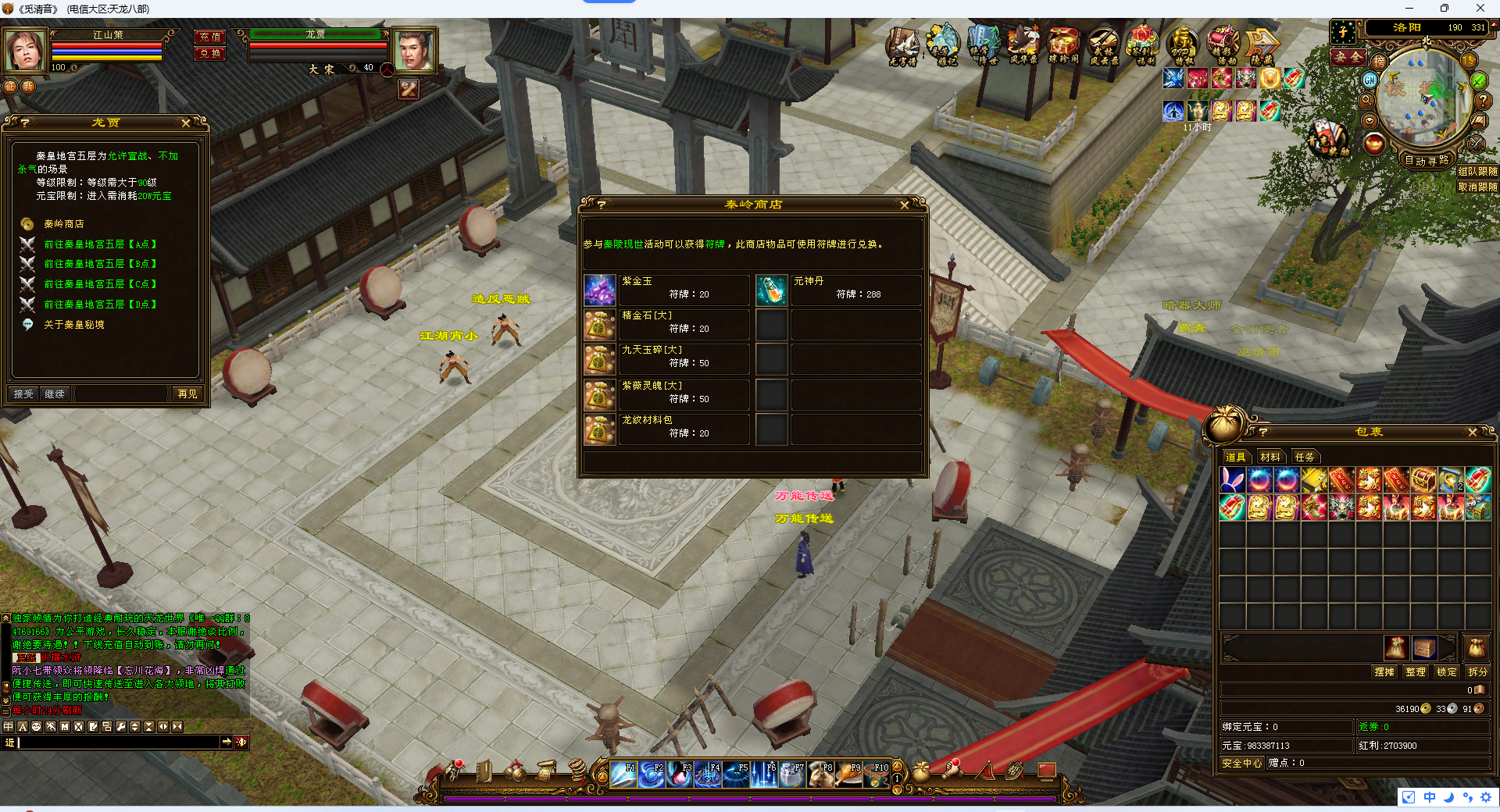
Task: Close the 龙贾 NPC dialogue window
Action: coord(185,123)
